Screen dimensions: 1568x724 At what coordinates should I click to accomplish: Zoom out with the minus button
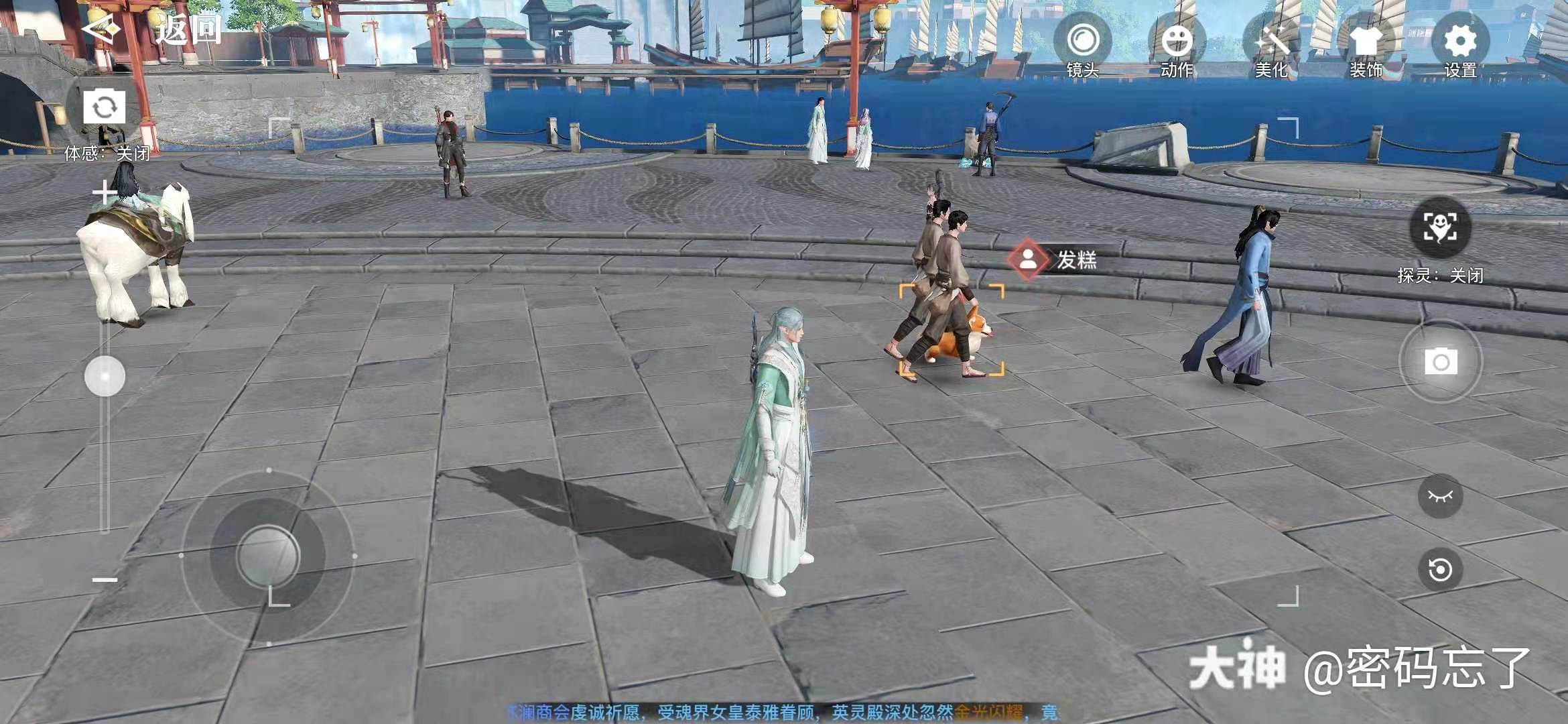[x=105, y=580]
